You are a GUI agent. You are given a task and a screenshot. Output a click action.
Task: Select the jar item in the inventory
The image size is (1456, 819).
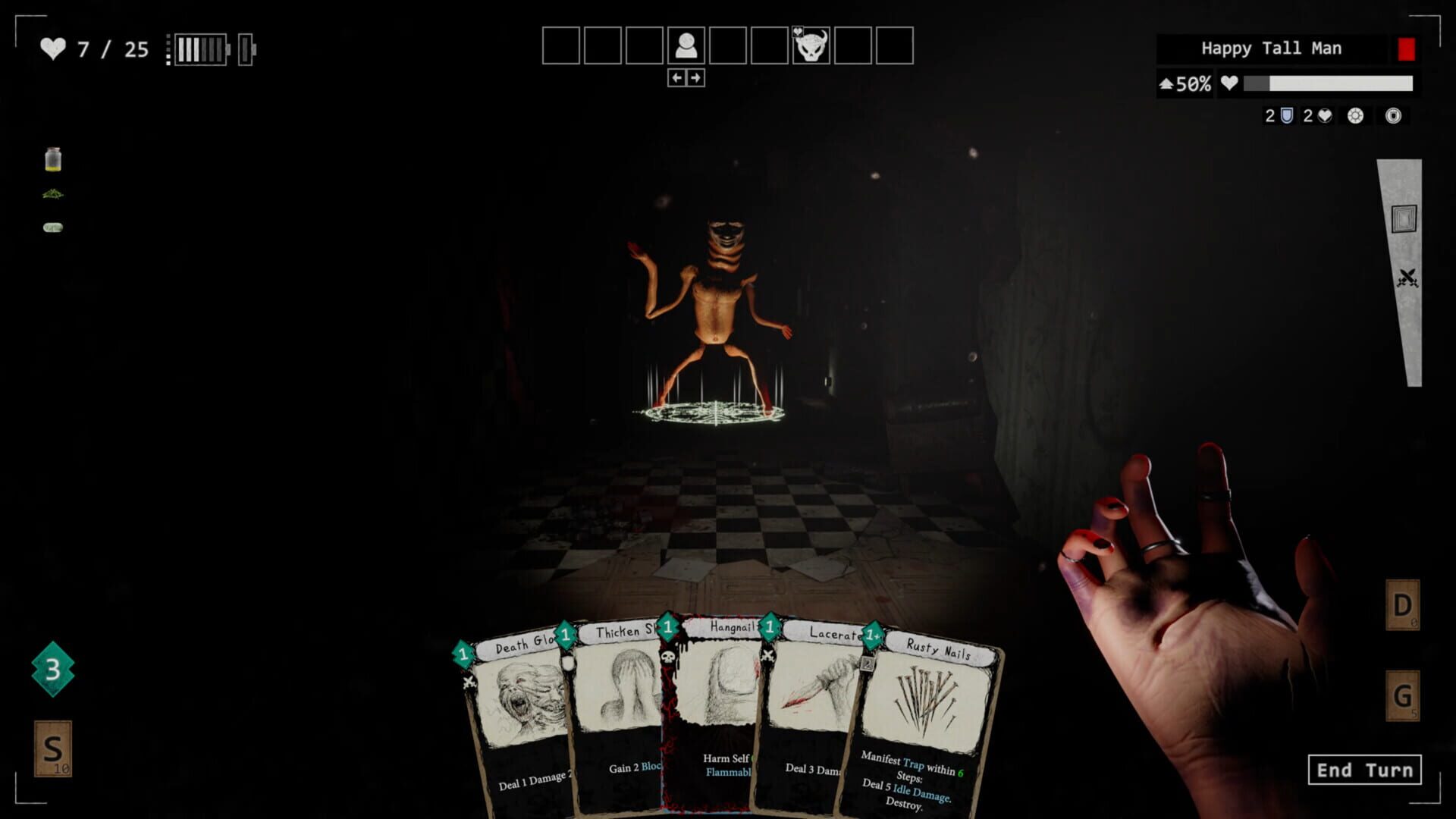tap(52, 158)
